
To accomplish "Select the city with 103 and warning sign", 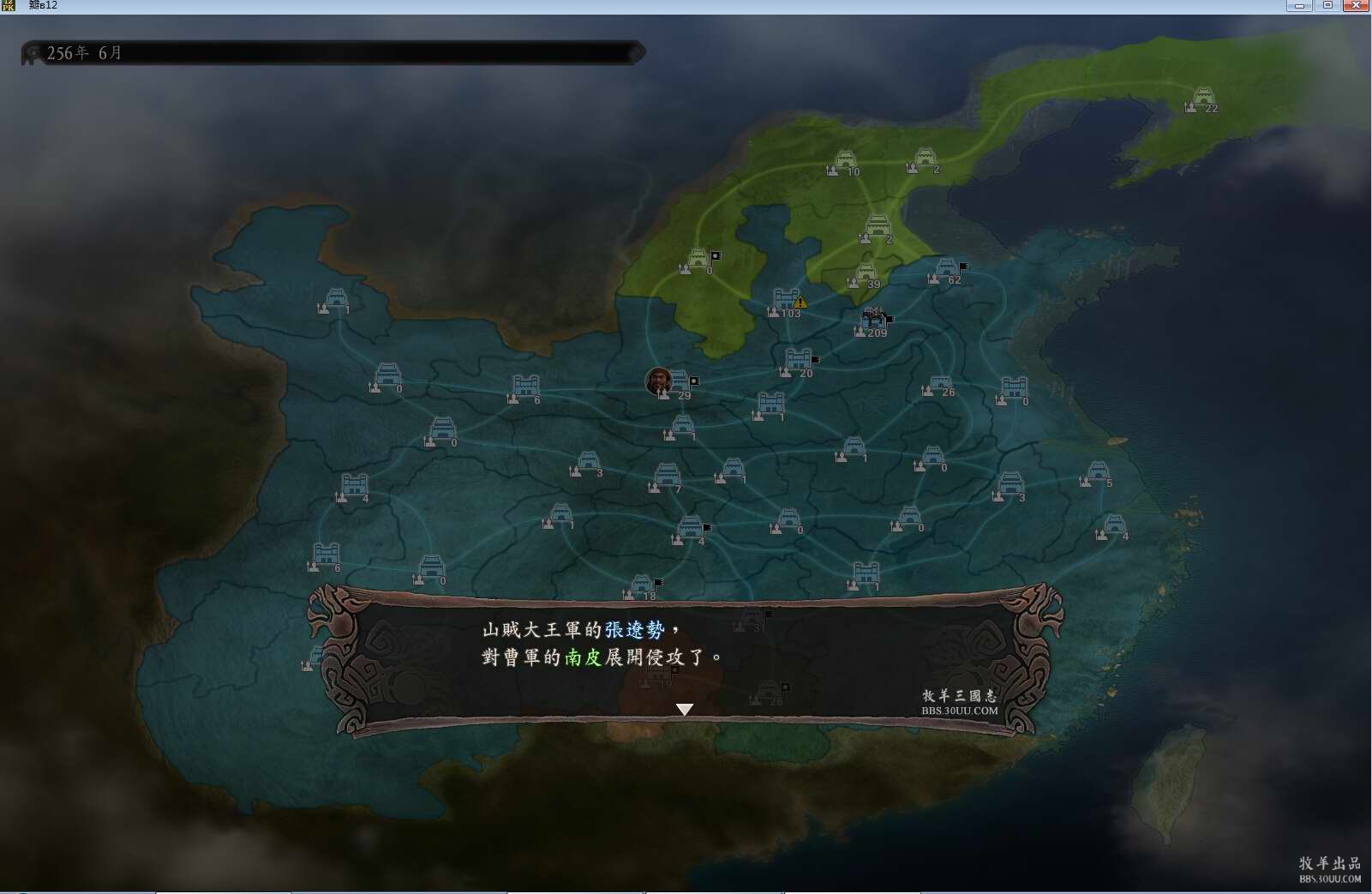I will 786,301.
